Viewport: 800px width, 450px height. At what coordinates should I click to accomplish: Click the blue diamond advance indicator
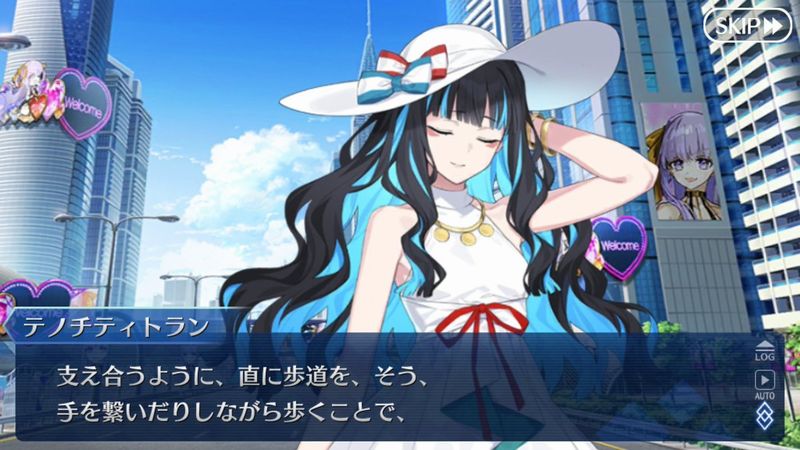pos(766,414)
